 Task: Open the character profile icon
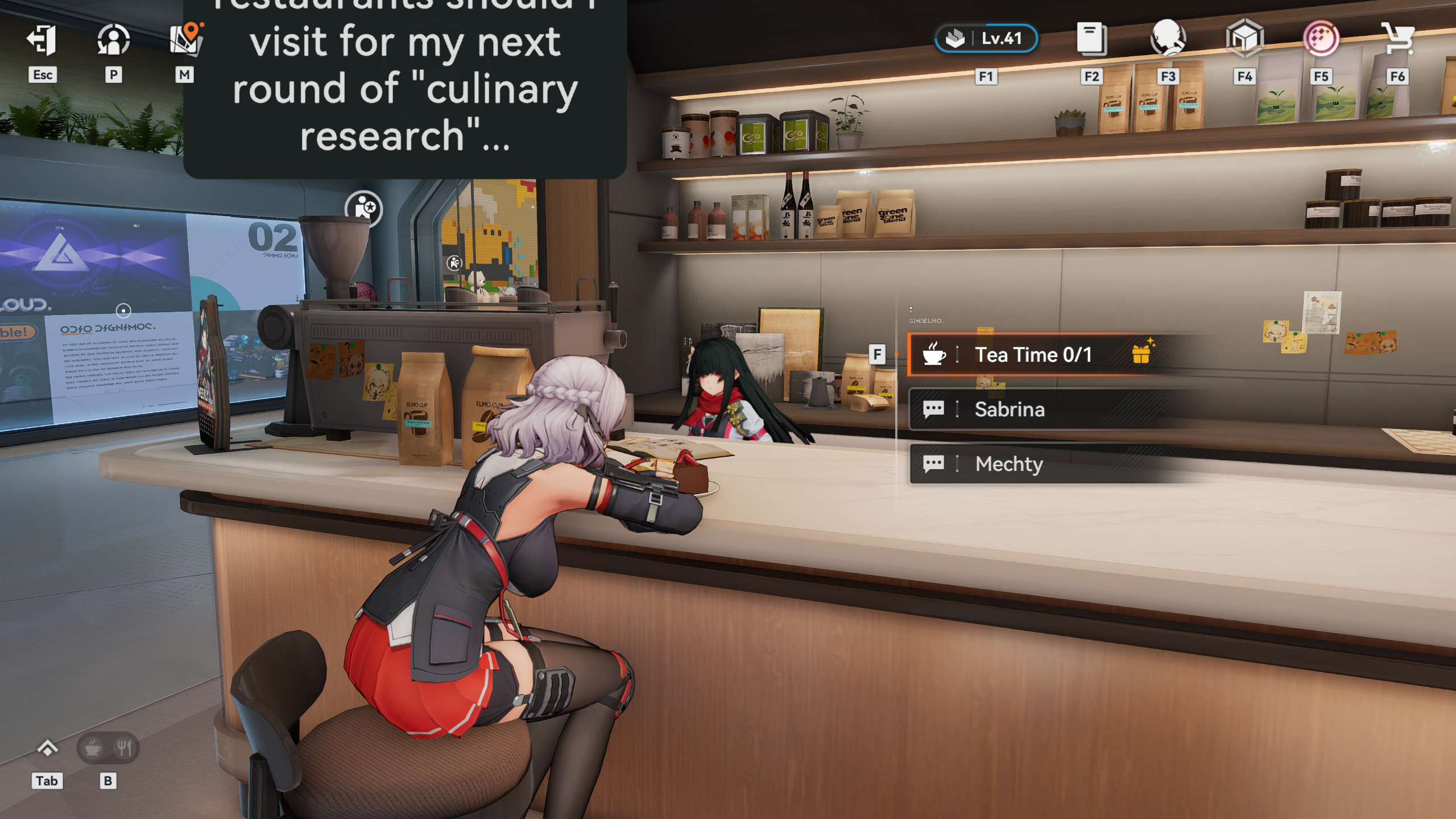point(113,40)
